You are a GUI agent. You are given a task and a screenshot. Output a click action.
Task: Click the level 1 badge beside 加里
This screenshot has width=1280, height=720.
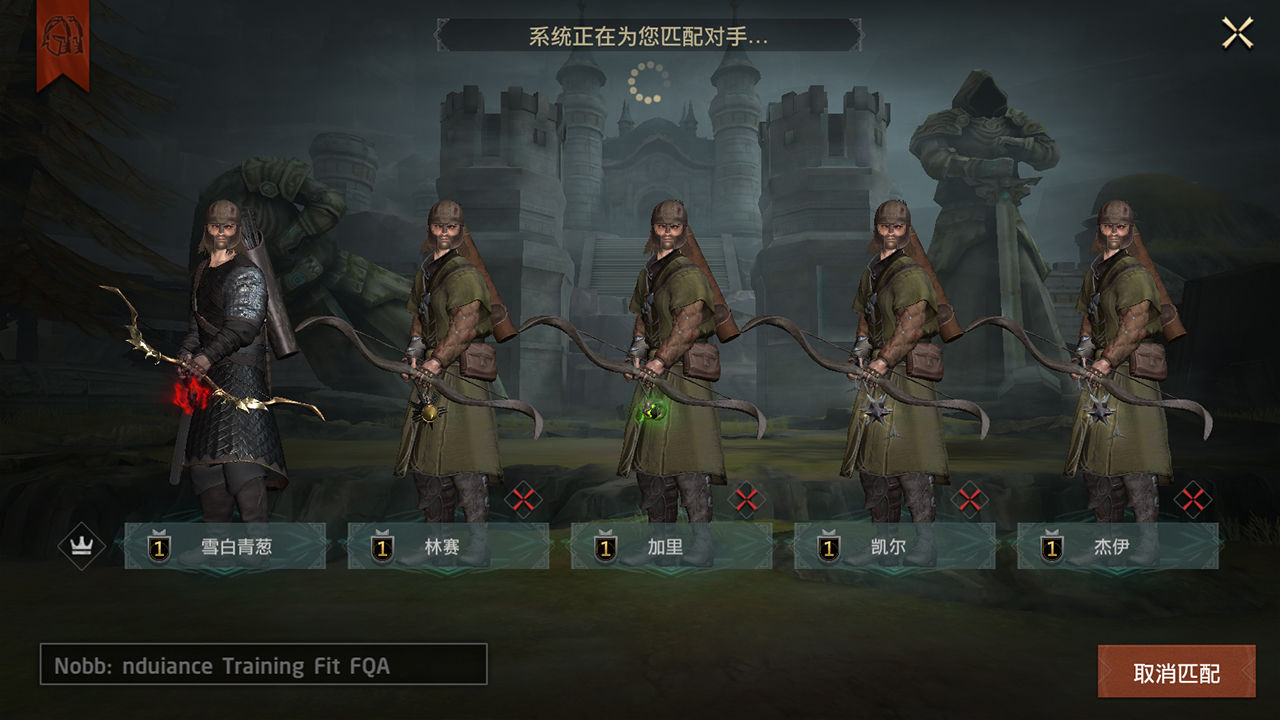click(x=604, y=546)
